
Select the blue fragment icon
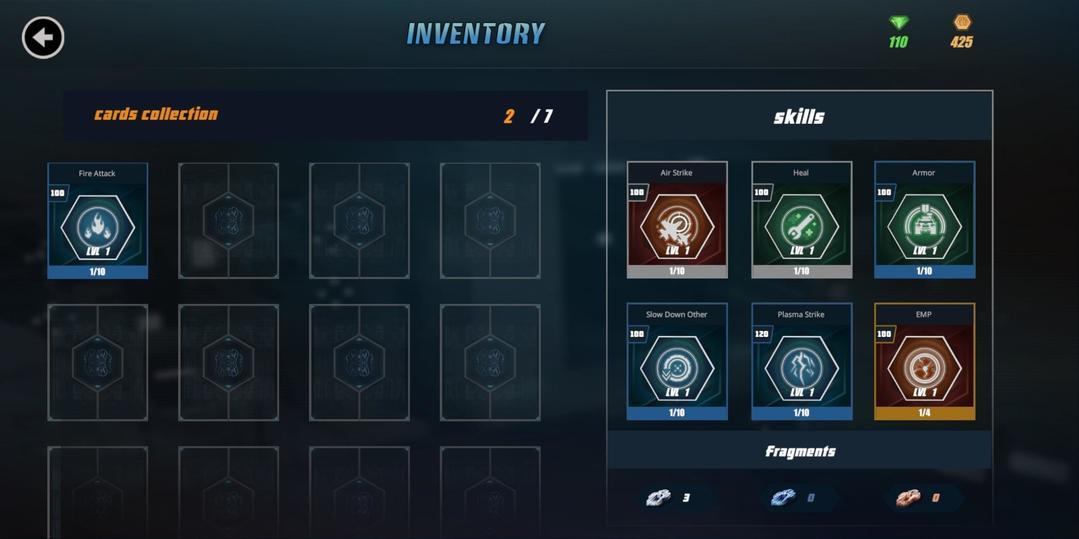783,498
